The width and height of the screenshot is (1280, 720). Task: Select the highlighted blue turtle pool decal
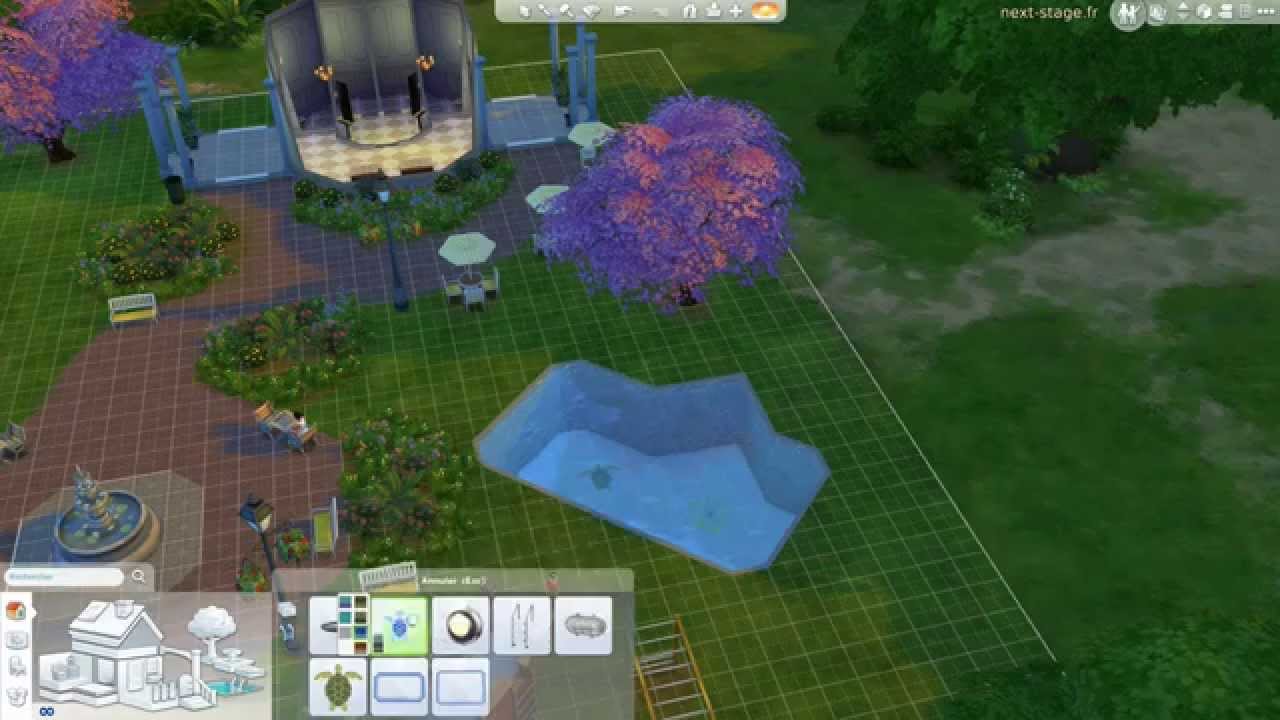coord(399,626)
